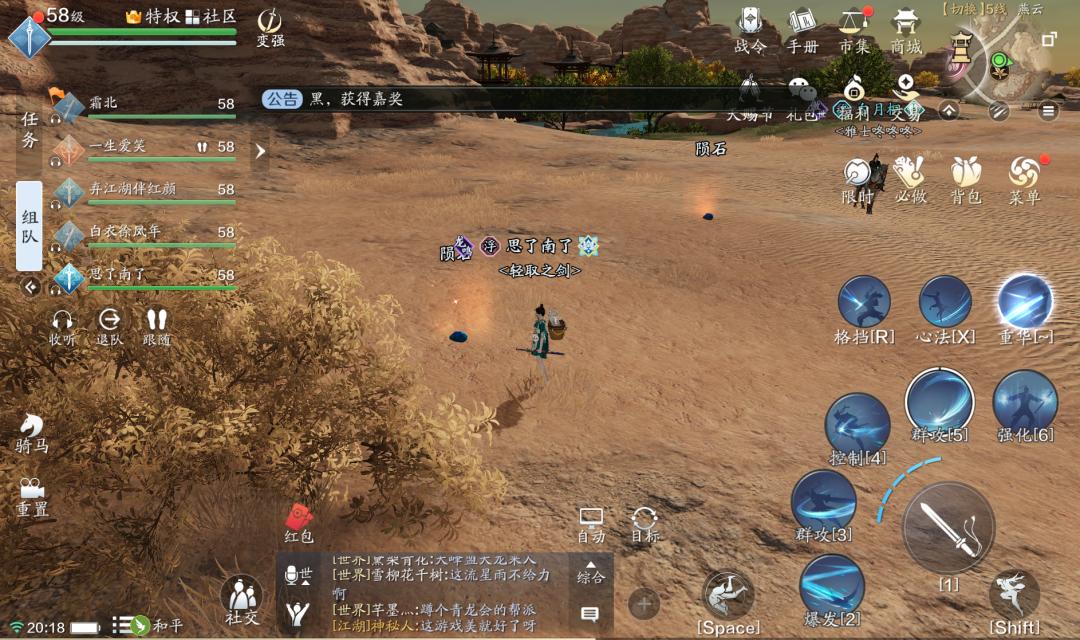Click the 退队 leave team button

[109, 326]
